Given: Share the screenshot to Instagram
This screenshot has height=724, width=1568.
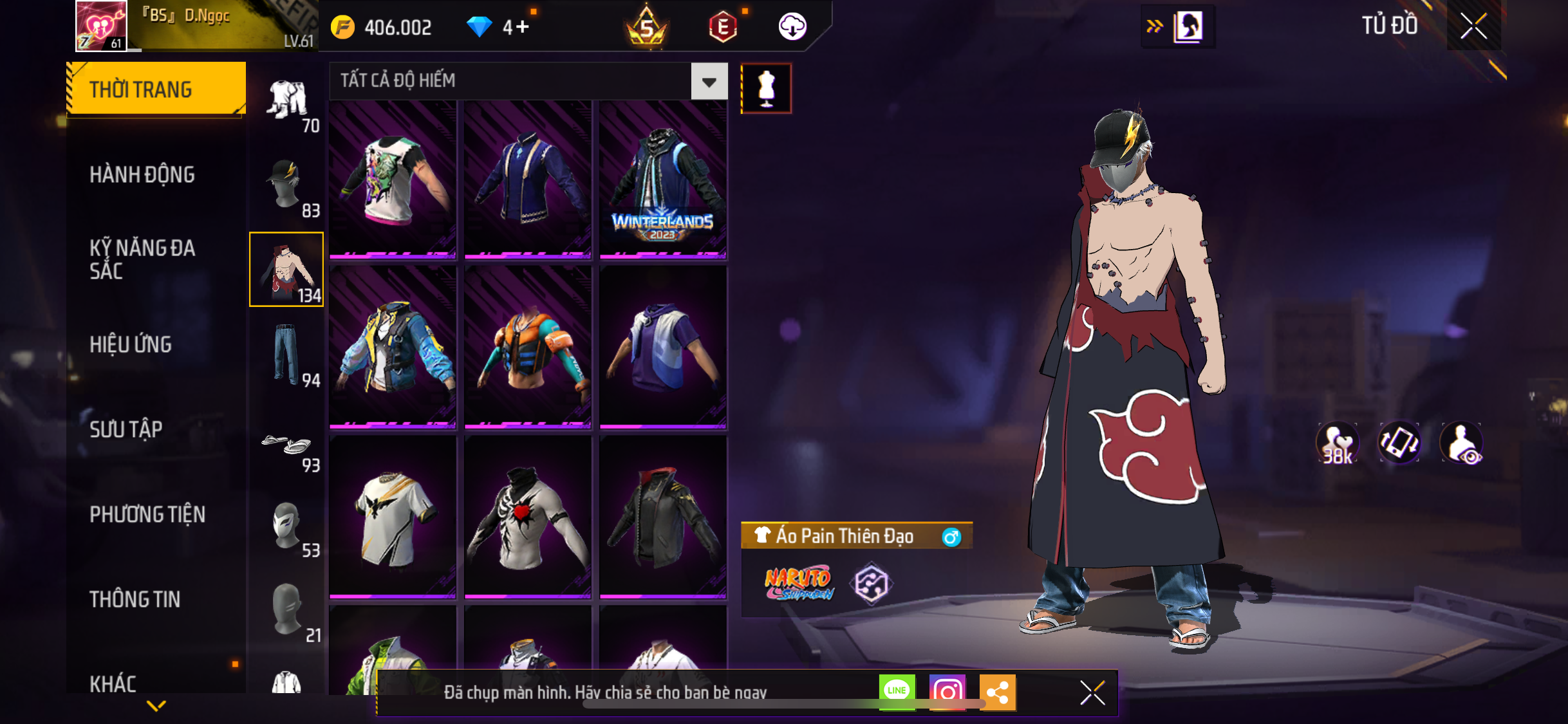Looking at the screenshot, I should point(947,692).
